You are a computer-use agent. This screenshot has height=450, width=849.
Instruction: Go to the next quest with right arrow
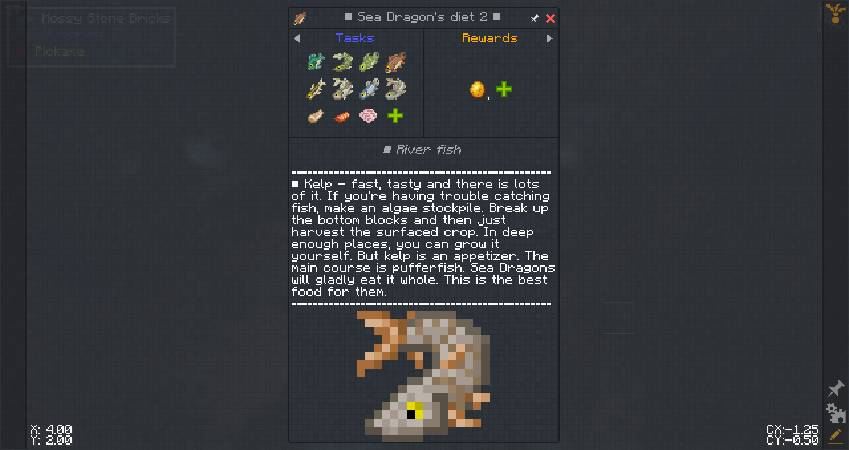coord(549,39)
